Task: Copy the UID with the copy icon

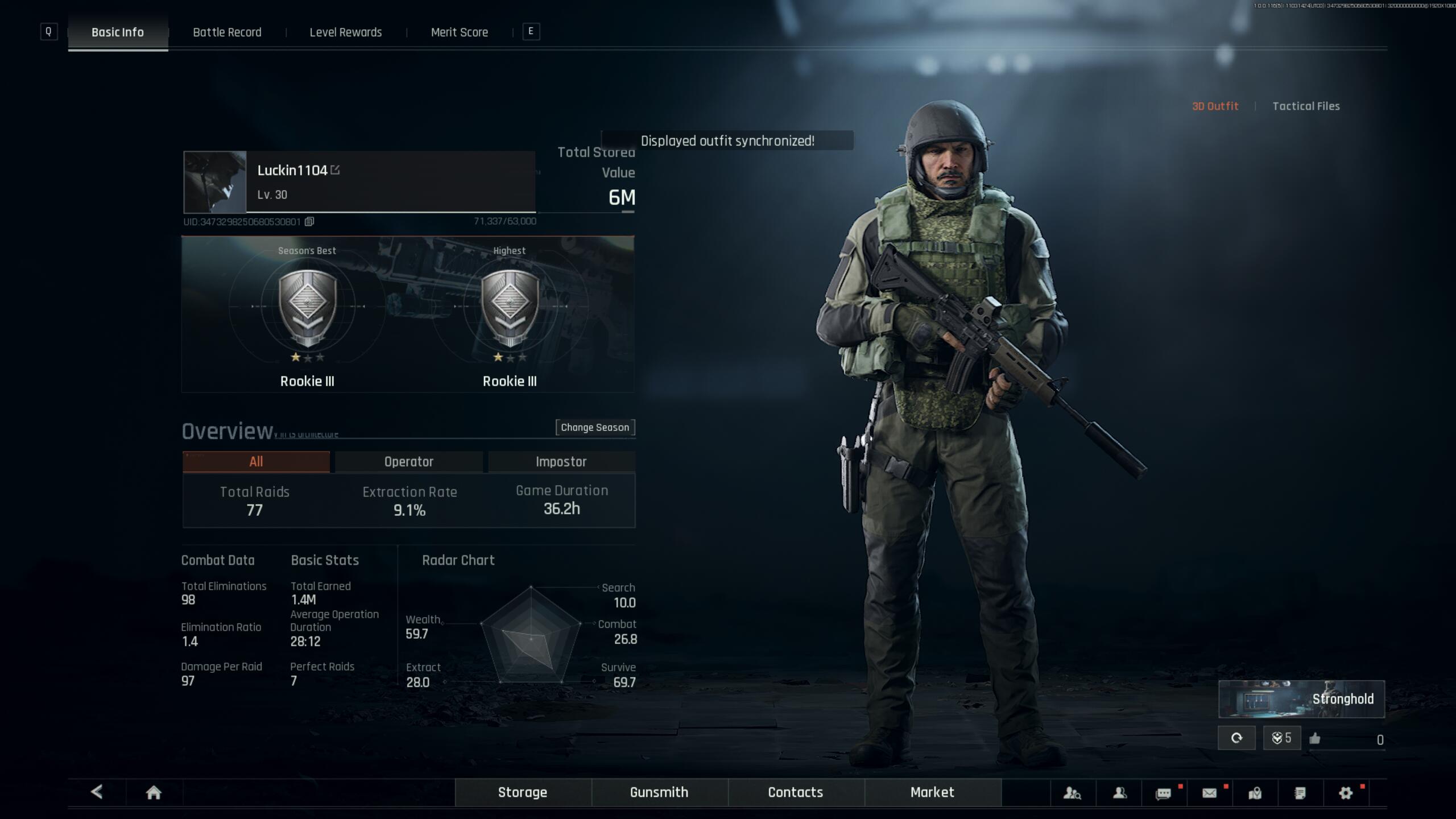Action: point(309,222)
